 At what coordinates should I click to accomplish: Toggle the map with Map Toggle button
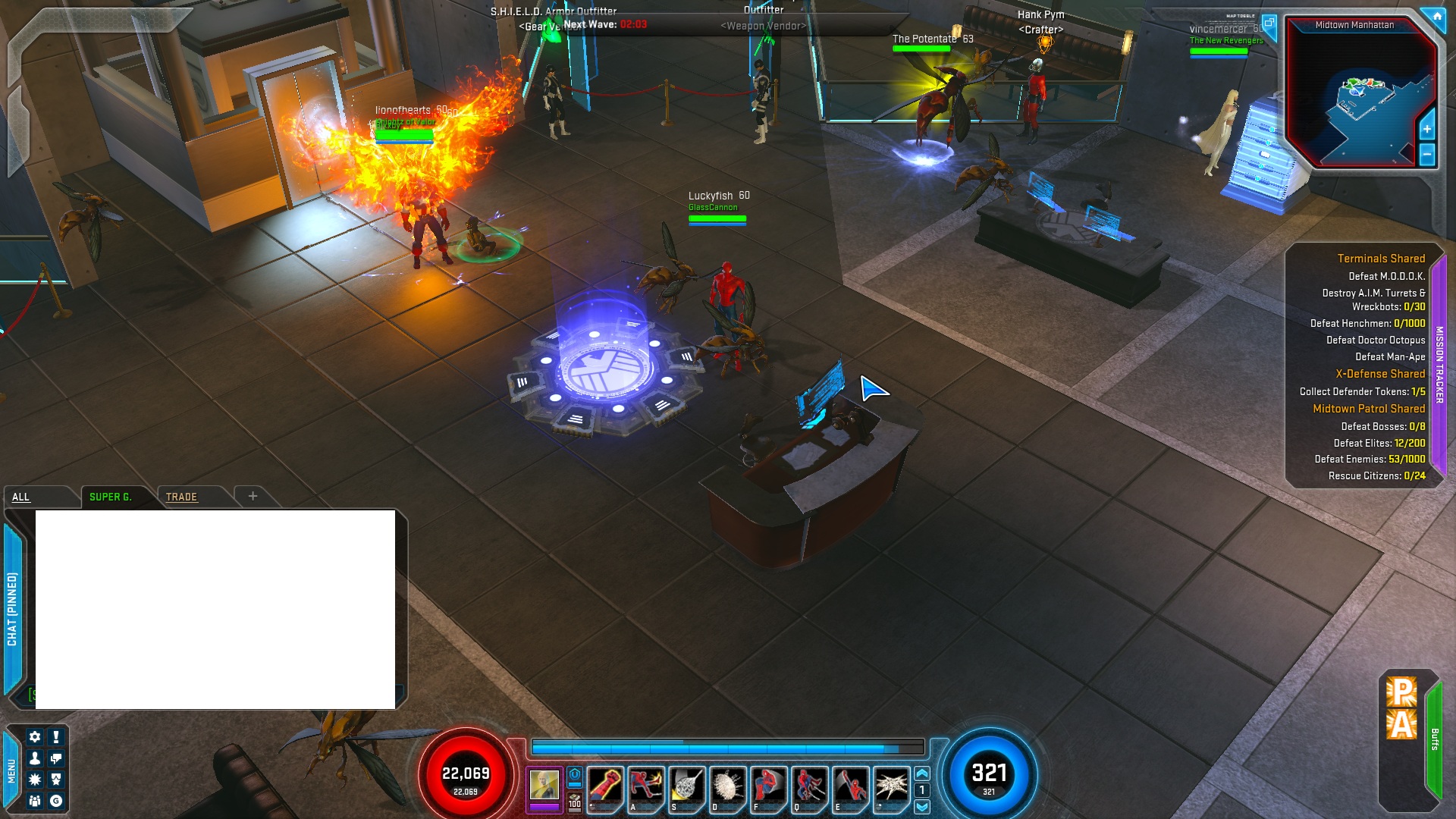pyautogui.click(x=1269, y=23)
